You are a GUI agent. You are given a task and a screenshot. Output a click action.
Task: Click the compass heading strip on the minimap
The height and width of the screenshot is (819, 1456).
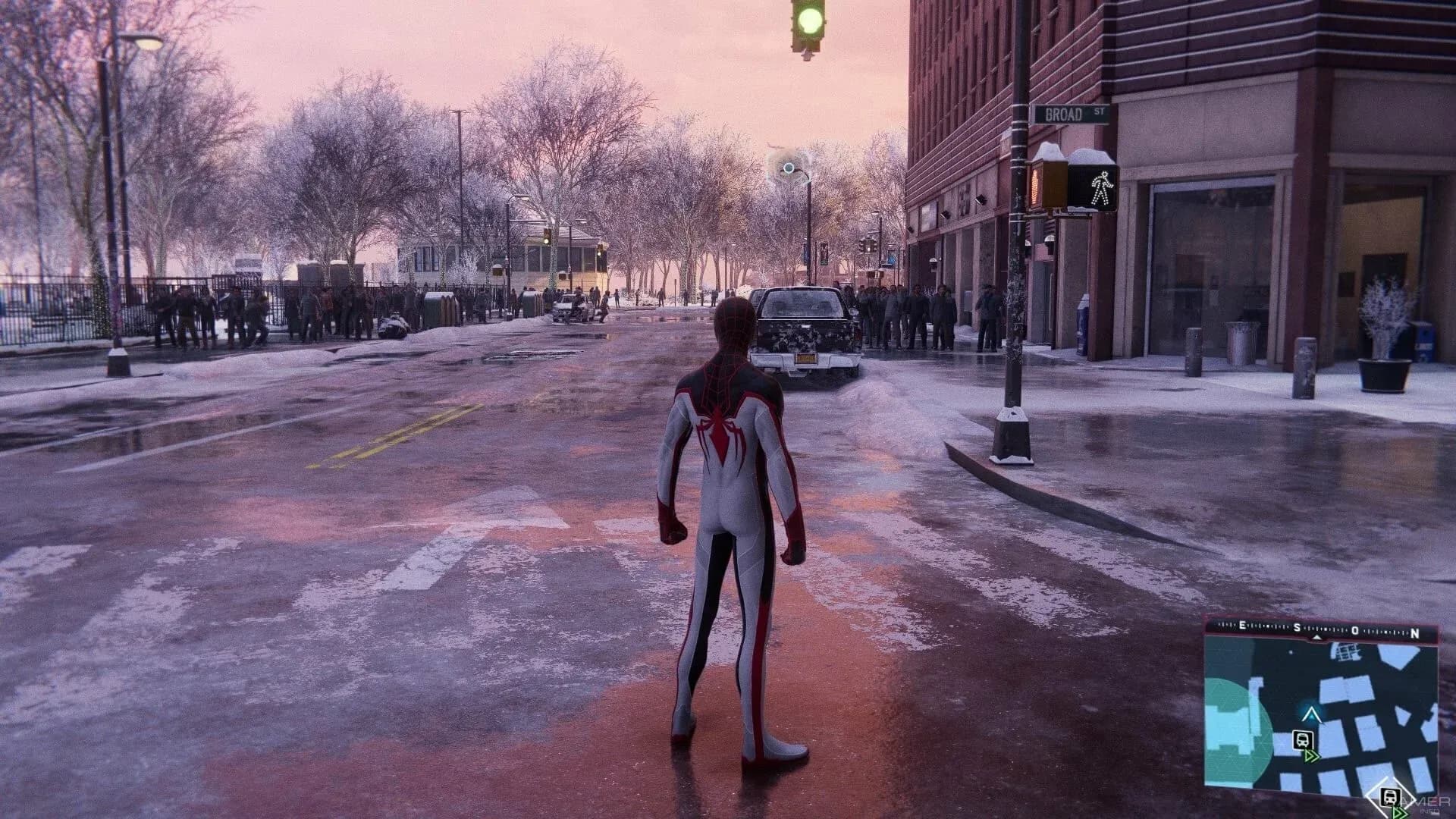(x=1329, y=629)
